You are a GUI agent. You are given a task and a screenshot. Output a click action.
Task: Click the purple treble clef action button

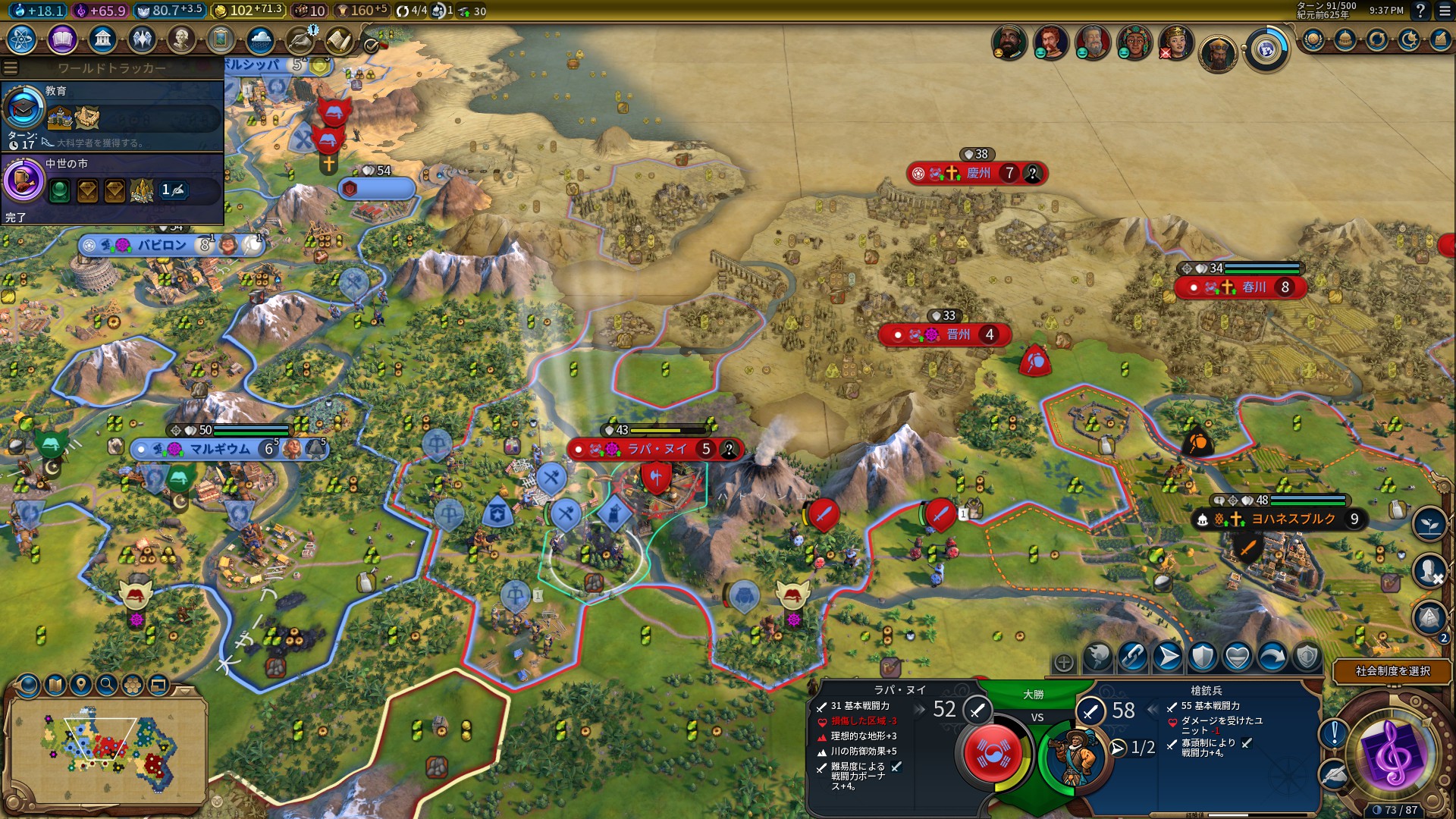[1393, 756]
